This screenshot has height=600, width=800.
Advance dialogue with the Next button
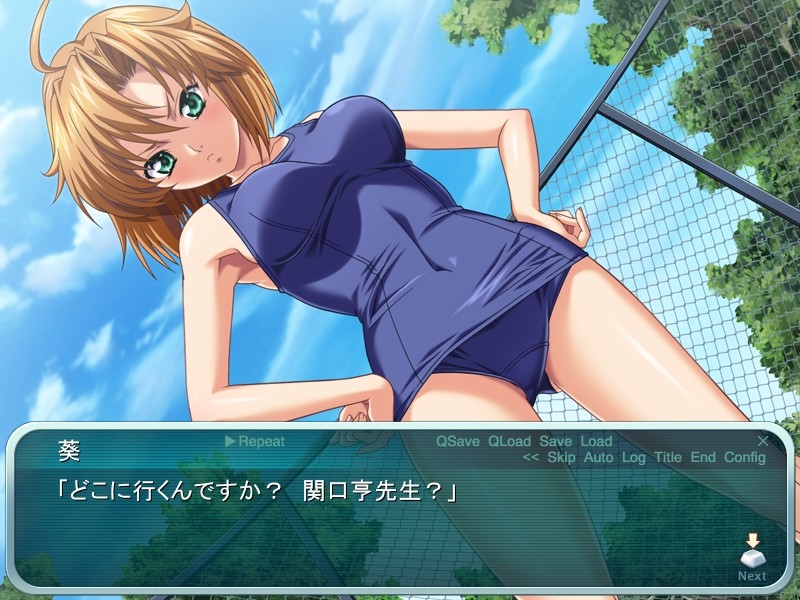[752, 557]
